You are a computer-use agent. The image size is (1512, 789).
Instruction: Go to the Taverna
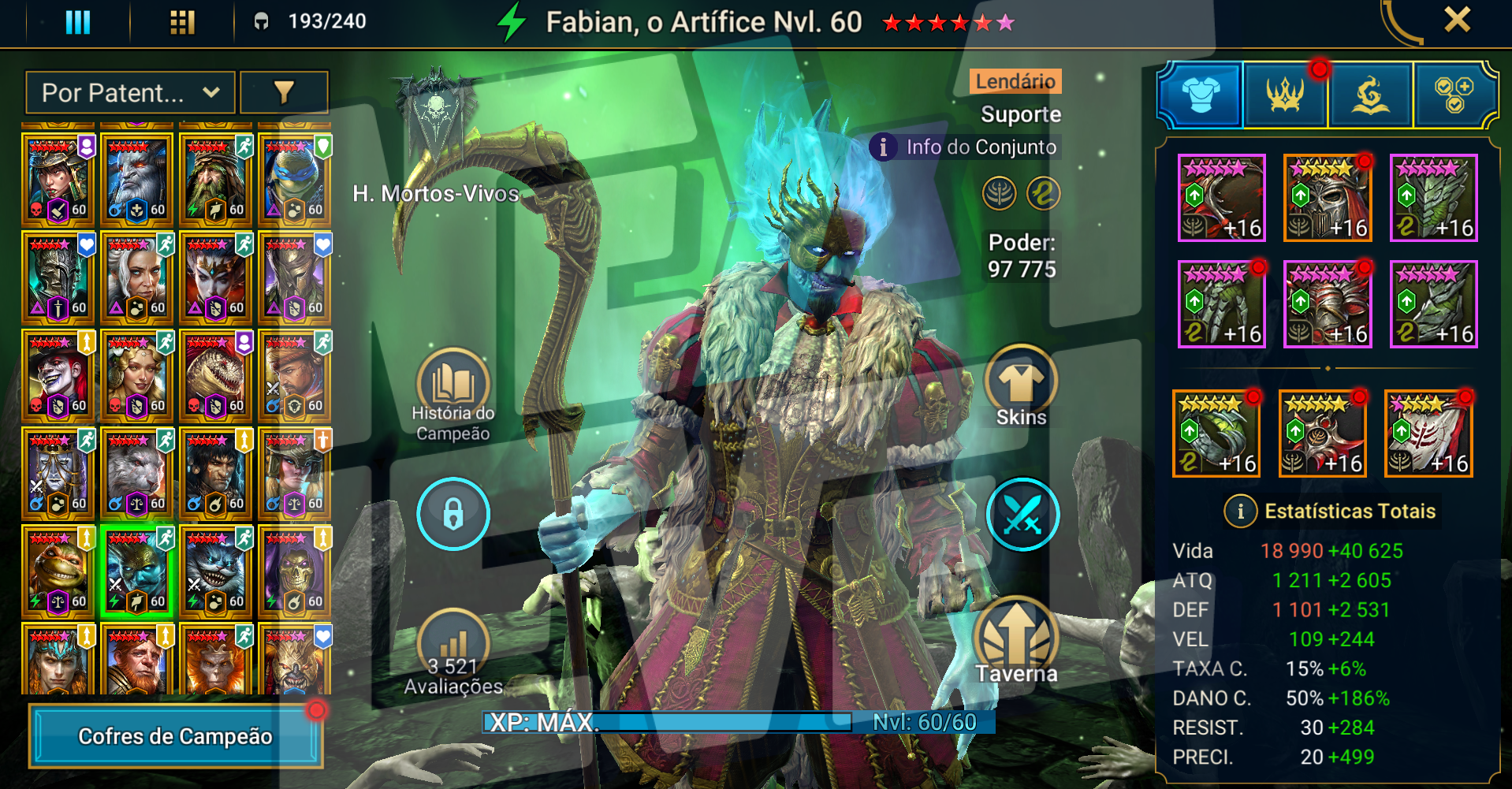click(1016, 640)
